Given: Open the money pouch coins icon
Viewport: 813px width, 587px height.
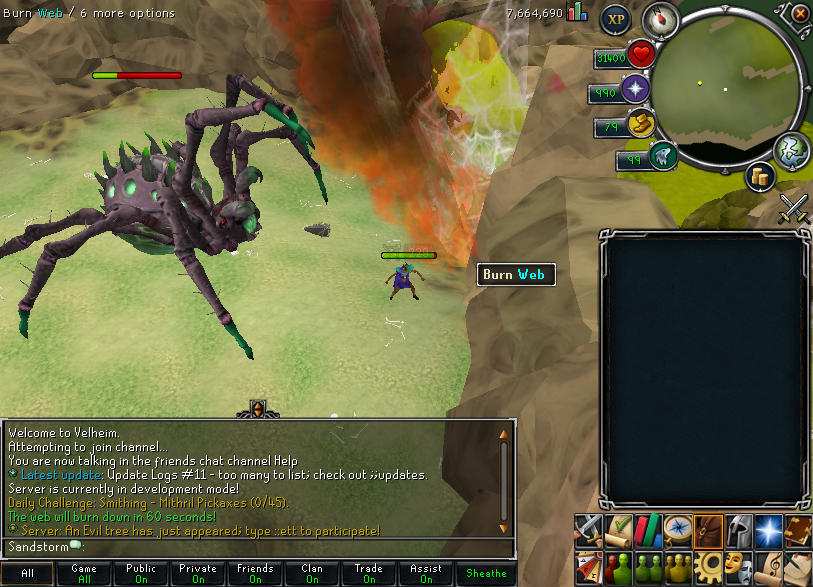Looking at the screenshot, I should (x=761, y=176).
